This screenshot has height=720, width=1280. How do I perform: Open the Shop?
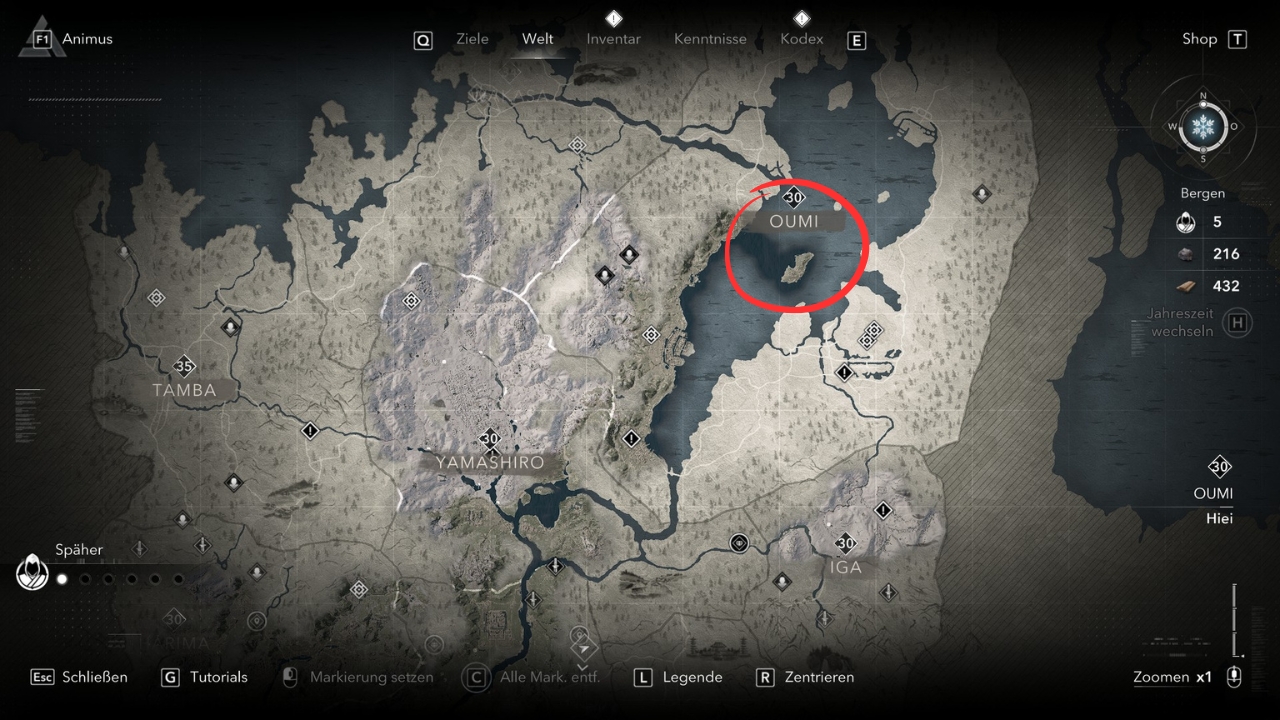coord(1199,39)
